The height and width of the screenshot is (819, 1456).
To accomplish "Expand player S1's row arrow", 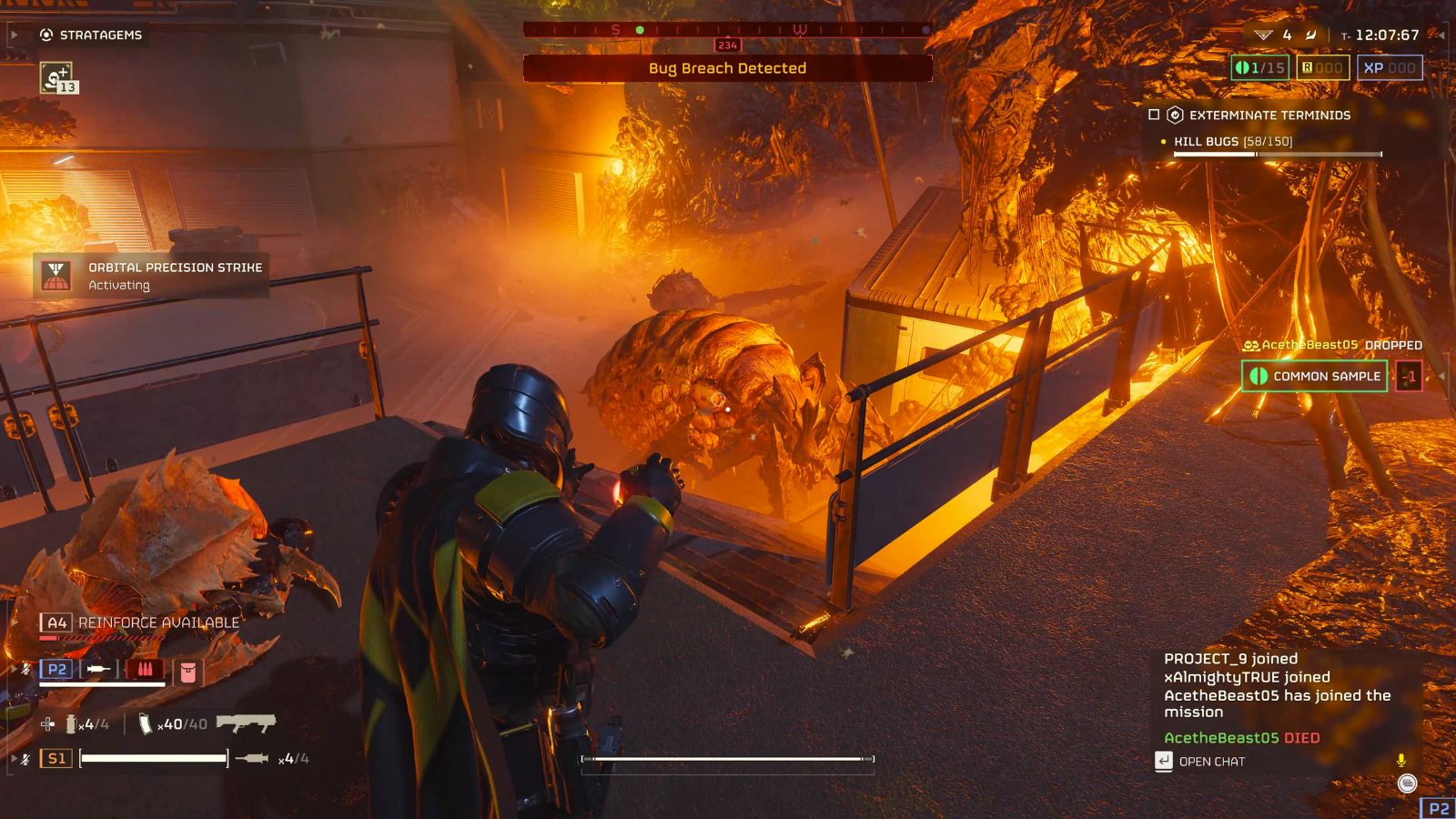I will pyautogui.click(x=14, y=758).
